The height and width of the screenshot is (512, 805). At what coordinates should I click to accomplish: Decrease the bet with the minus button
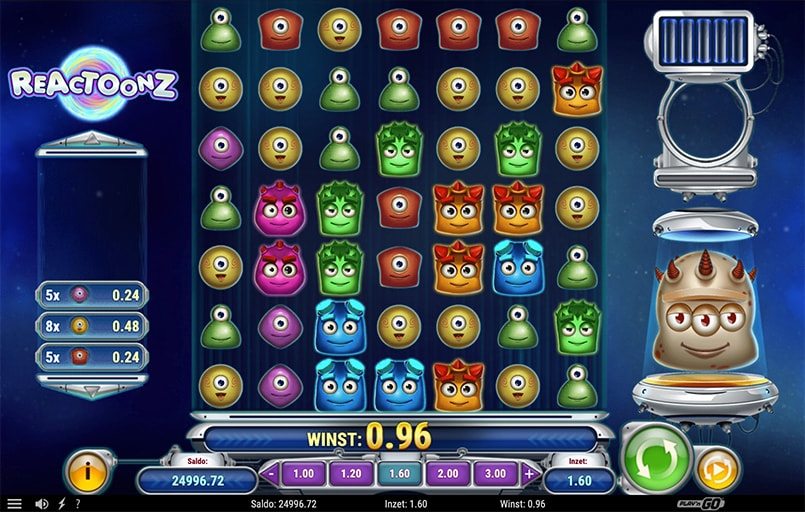pyautogui.click(x=269, y=473)
